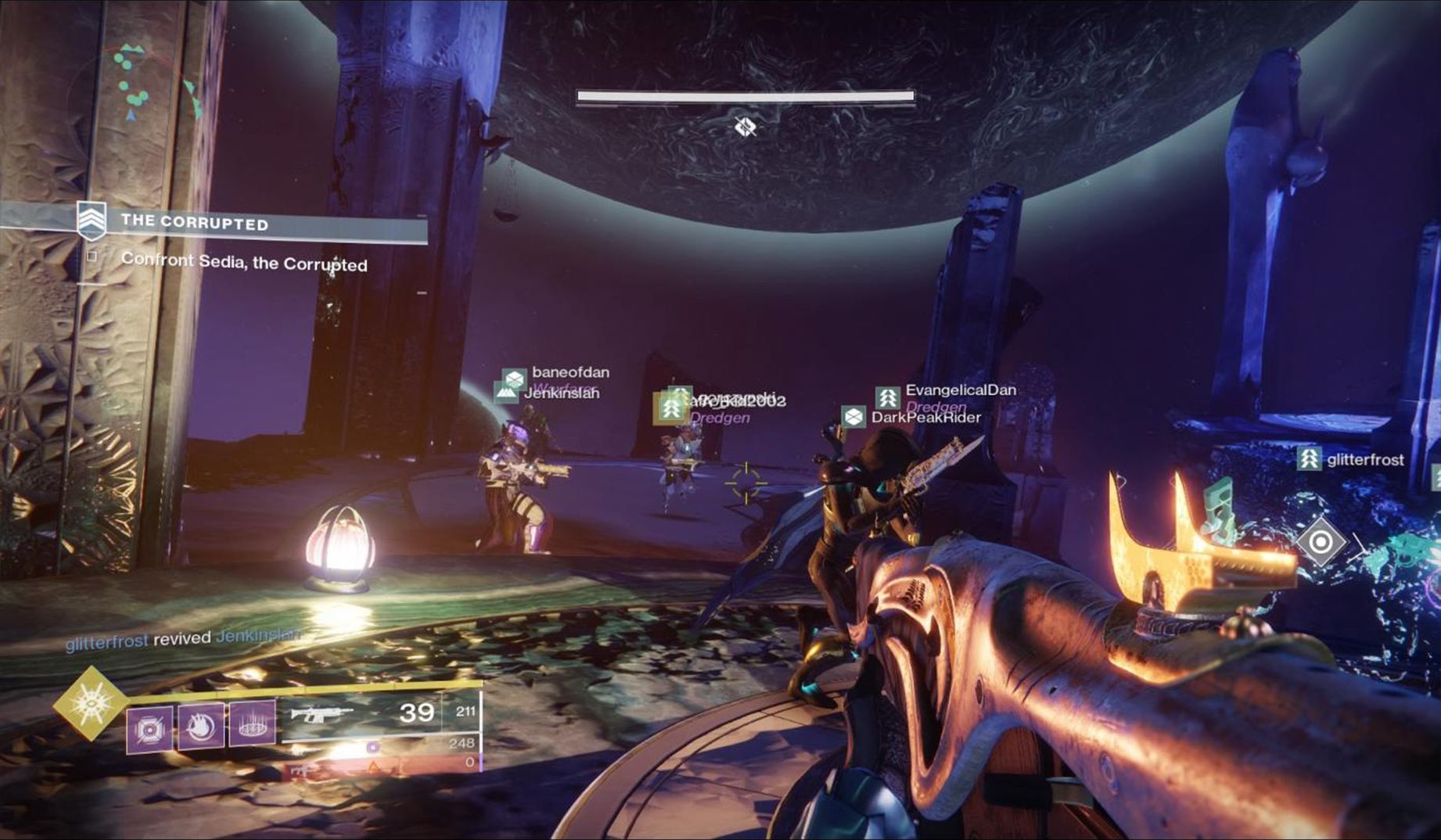Image resolution: width=1441 pixels, height=840 pixels.
Task: Expand Jenkinslah's nameplate icon
Action: click(505, 392)
